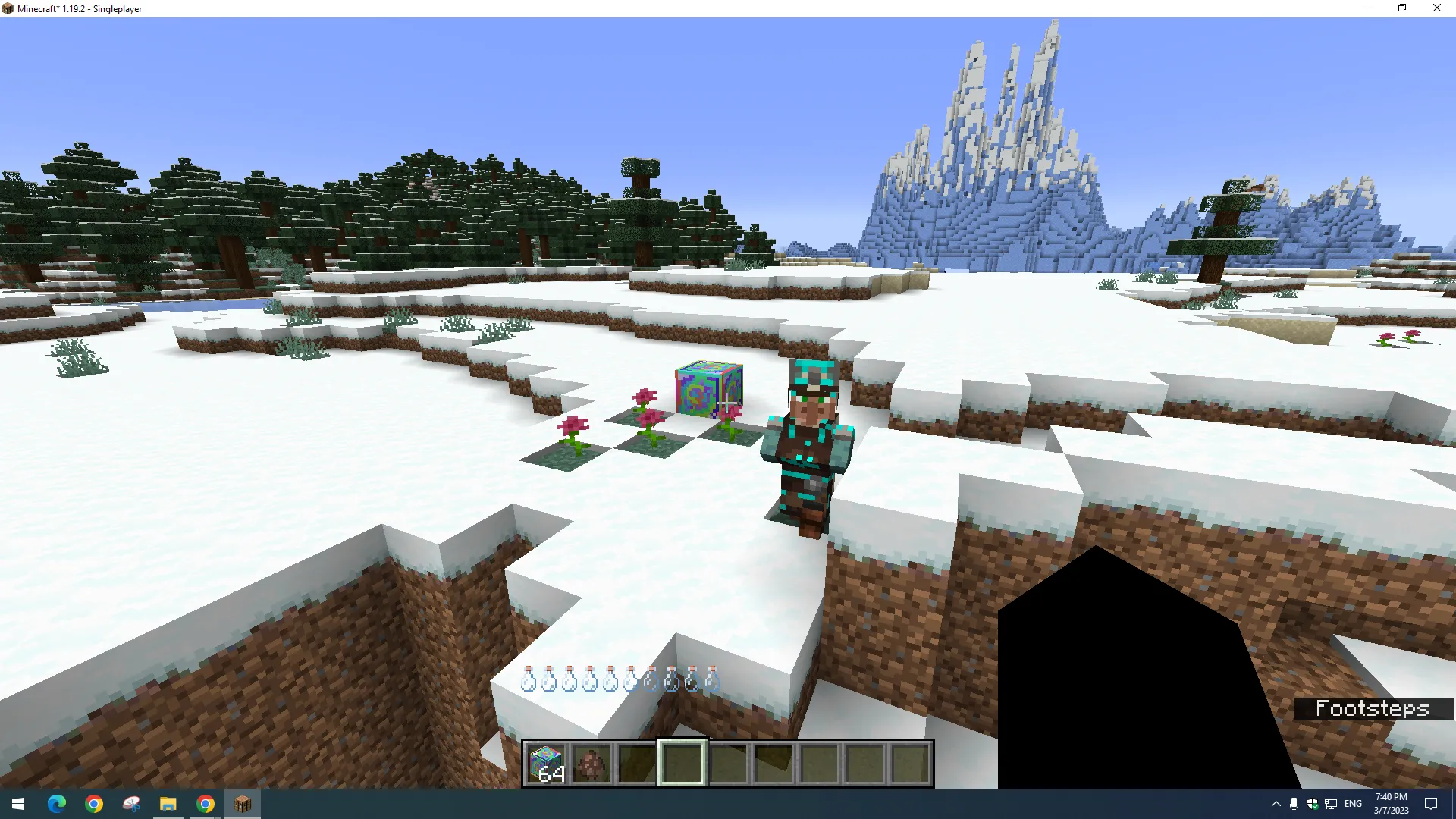Click the Windows Start button
The height and width of the screenshot is (819, 1456).
click(x=17, y=803)
